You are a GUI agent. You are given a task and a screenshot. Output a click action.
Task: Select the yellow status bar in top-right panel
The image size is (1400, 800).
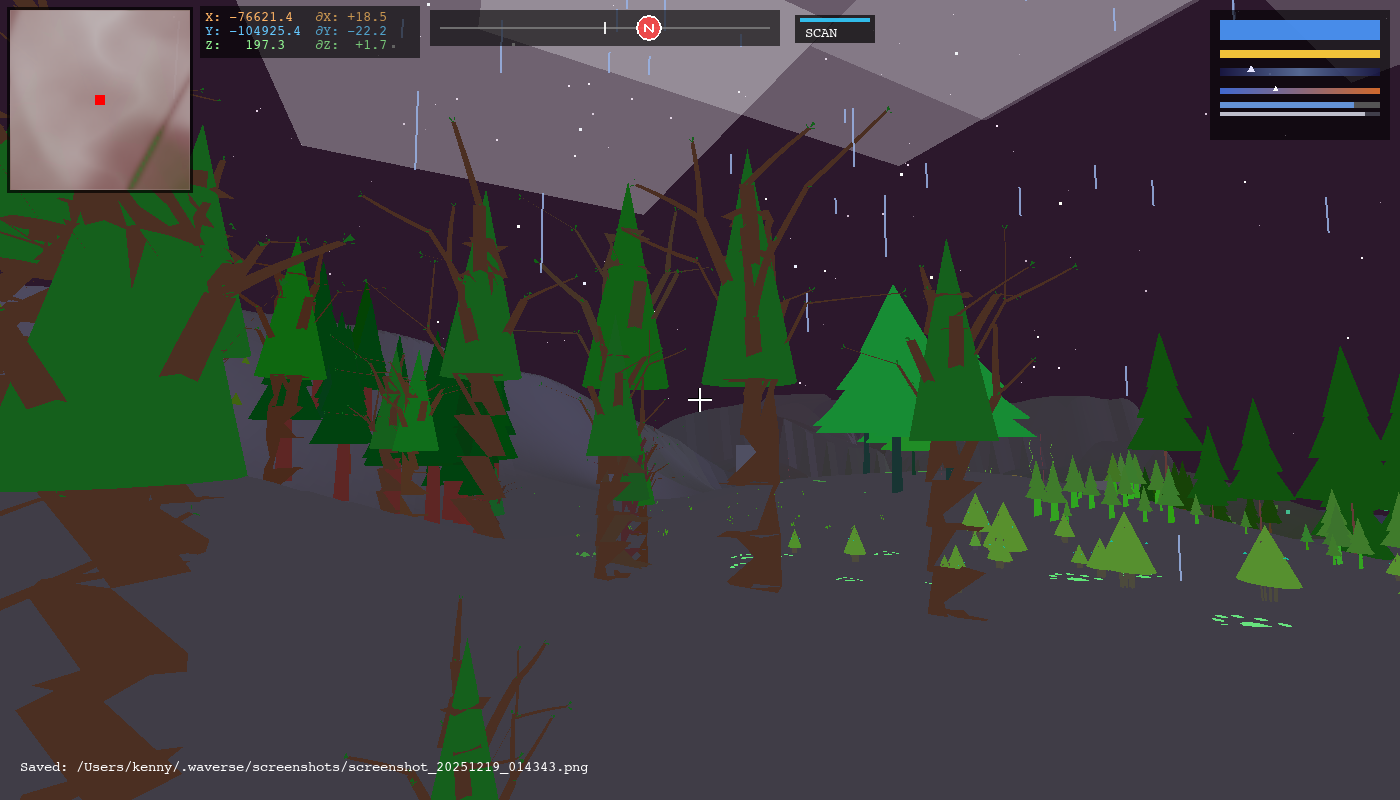(1299, 52)
